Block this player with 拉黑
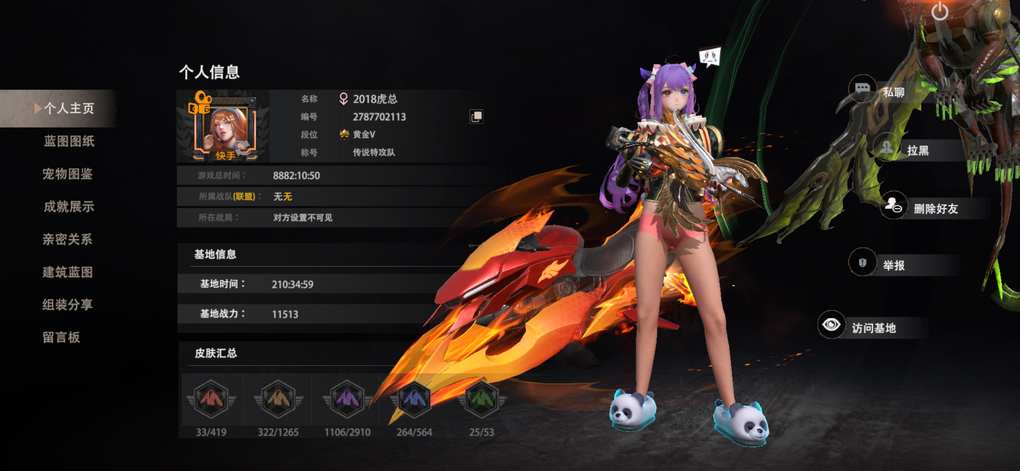 (x=906, y=149)
